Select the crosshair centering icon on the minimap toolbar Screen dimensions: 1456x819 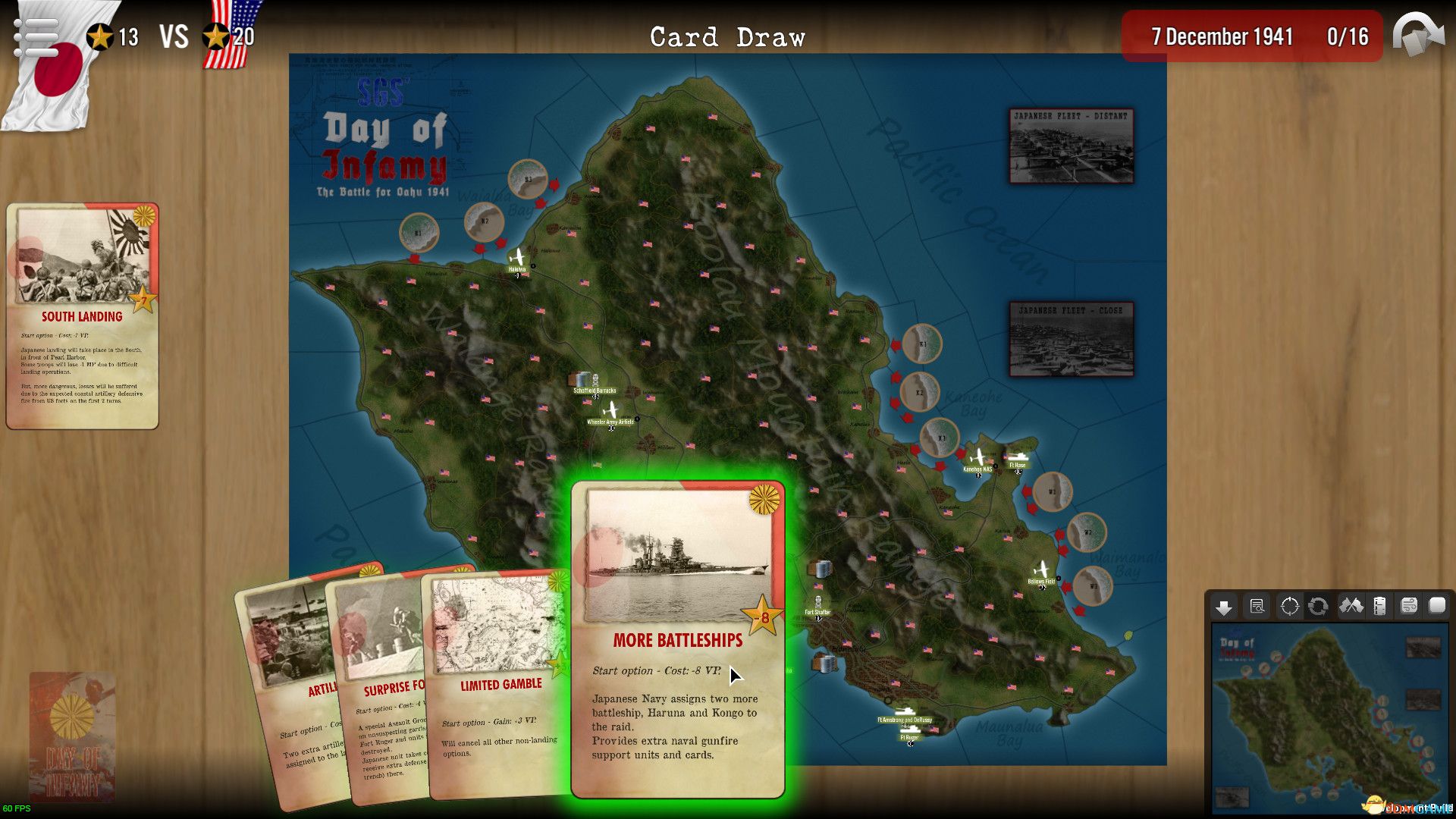tap(1288, 607)
